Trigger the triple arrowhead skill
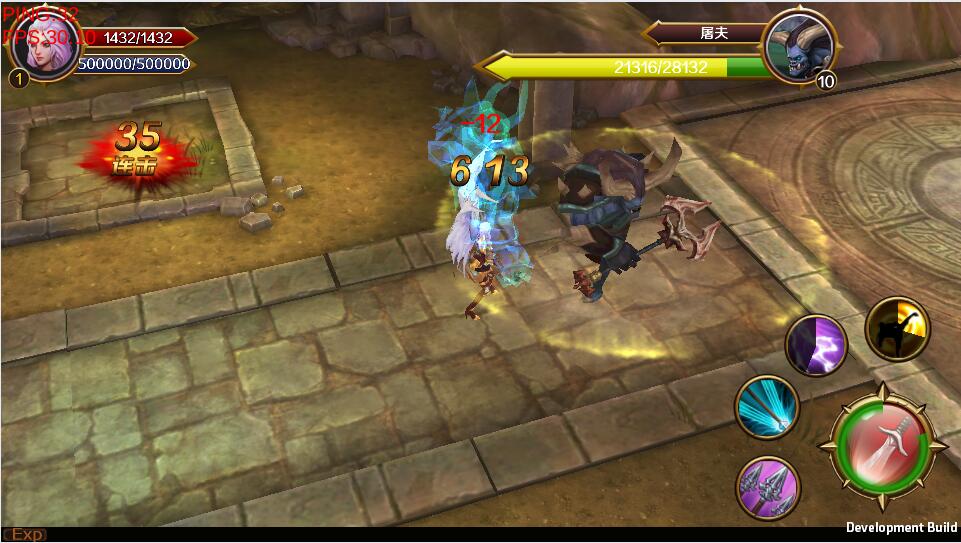This screenshot has width=961, height=543. pyautogui.click(x=768, y=488)
